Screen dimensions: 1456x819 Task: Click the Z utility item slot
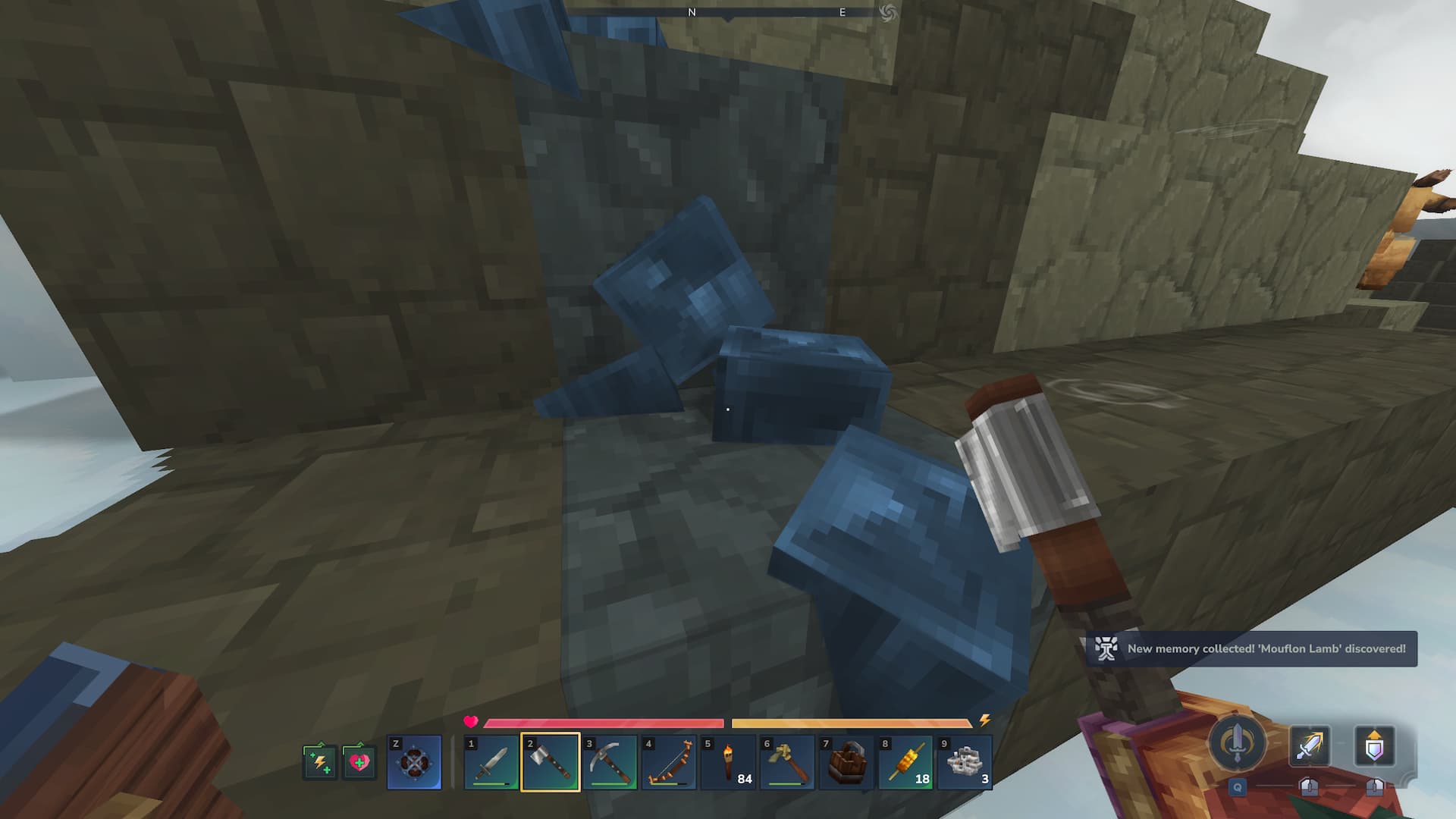(414, 762)
